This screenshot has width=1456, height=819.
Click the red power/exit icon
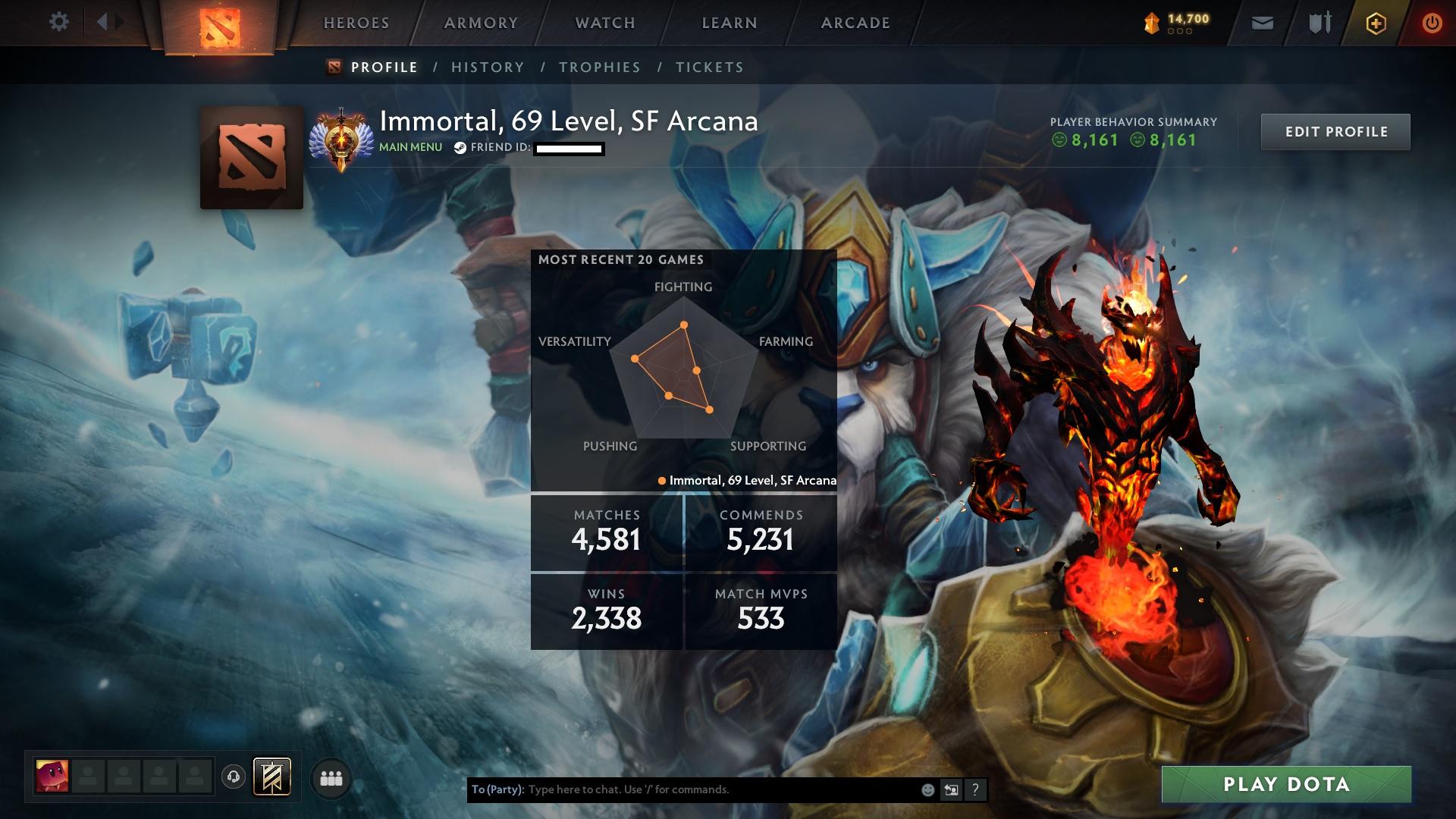tap(1432, 23)
